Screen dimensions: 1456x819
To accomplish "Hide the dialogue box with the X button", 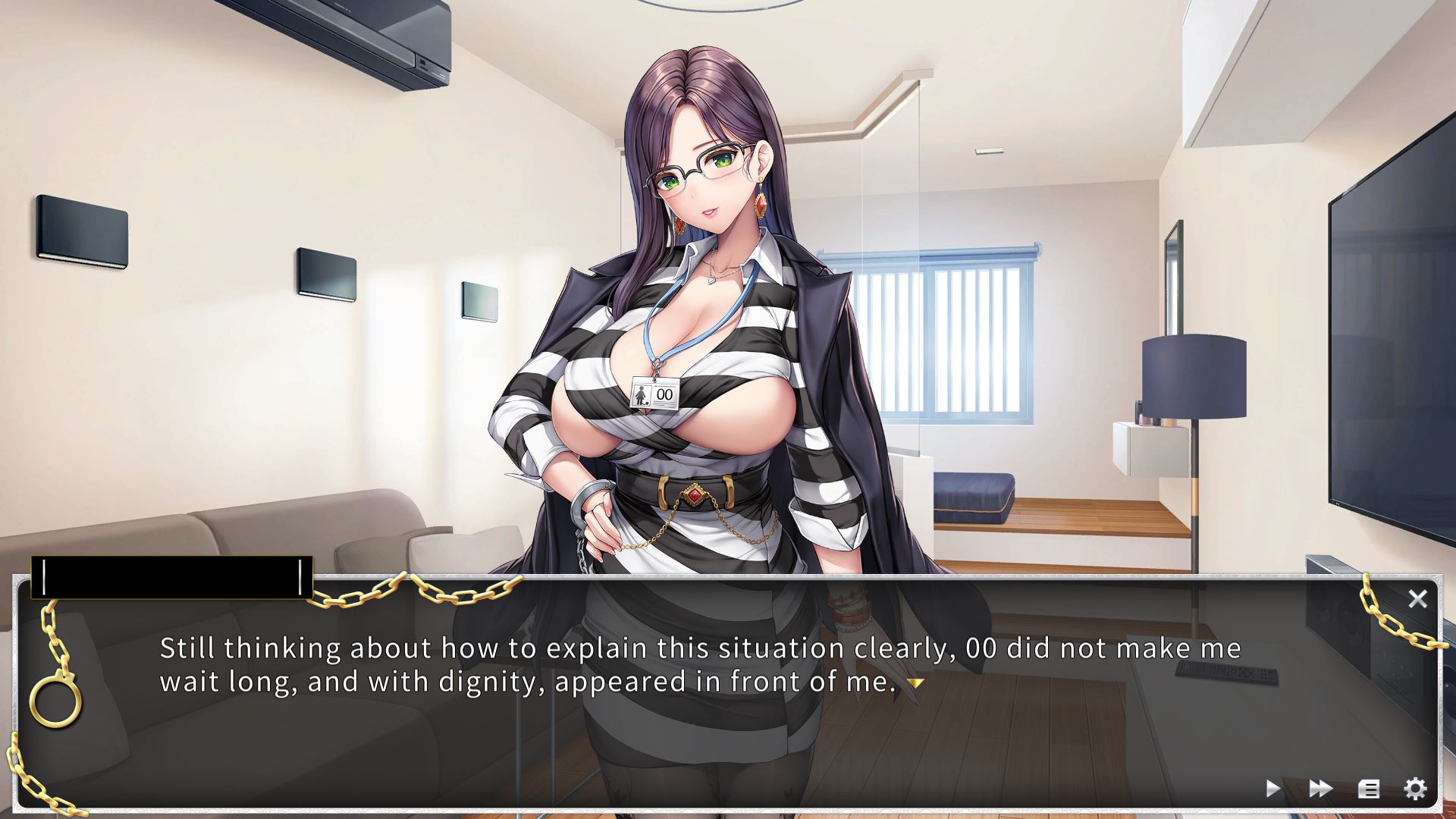I will 1417,599.
